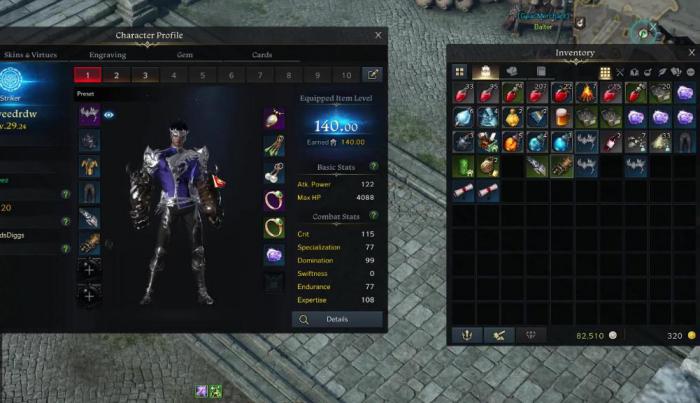The height and width of the screenshot is (403, 700).
Task: Select equipment preset 2
Action: pos(116,75)
